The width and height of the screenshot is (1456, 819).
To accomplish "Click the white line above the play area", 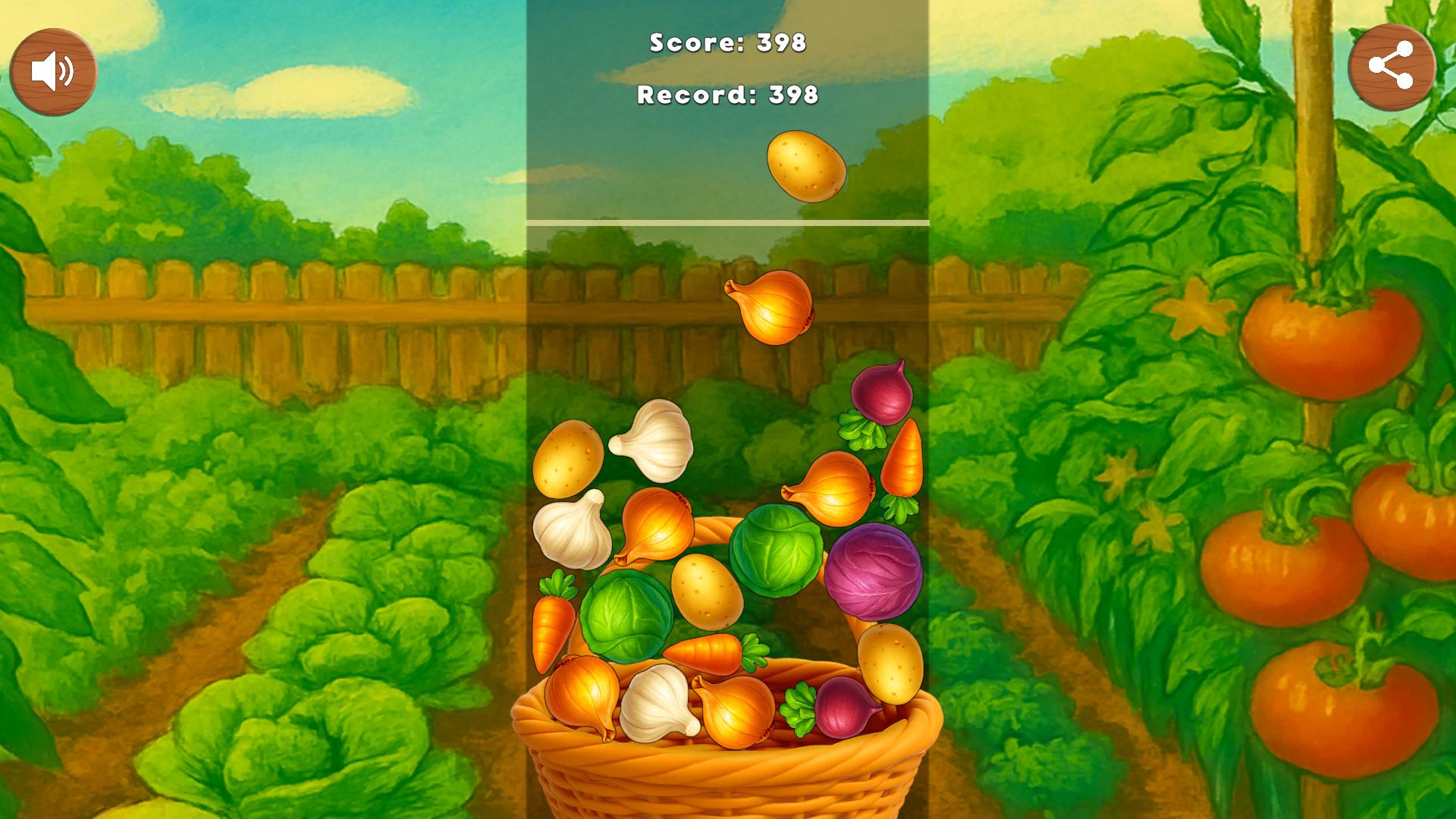I will point(730,222).
